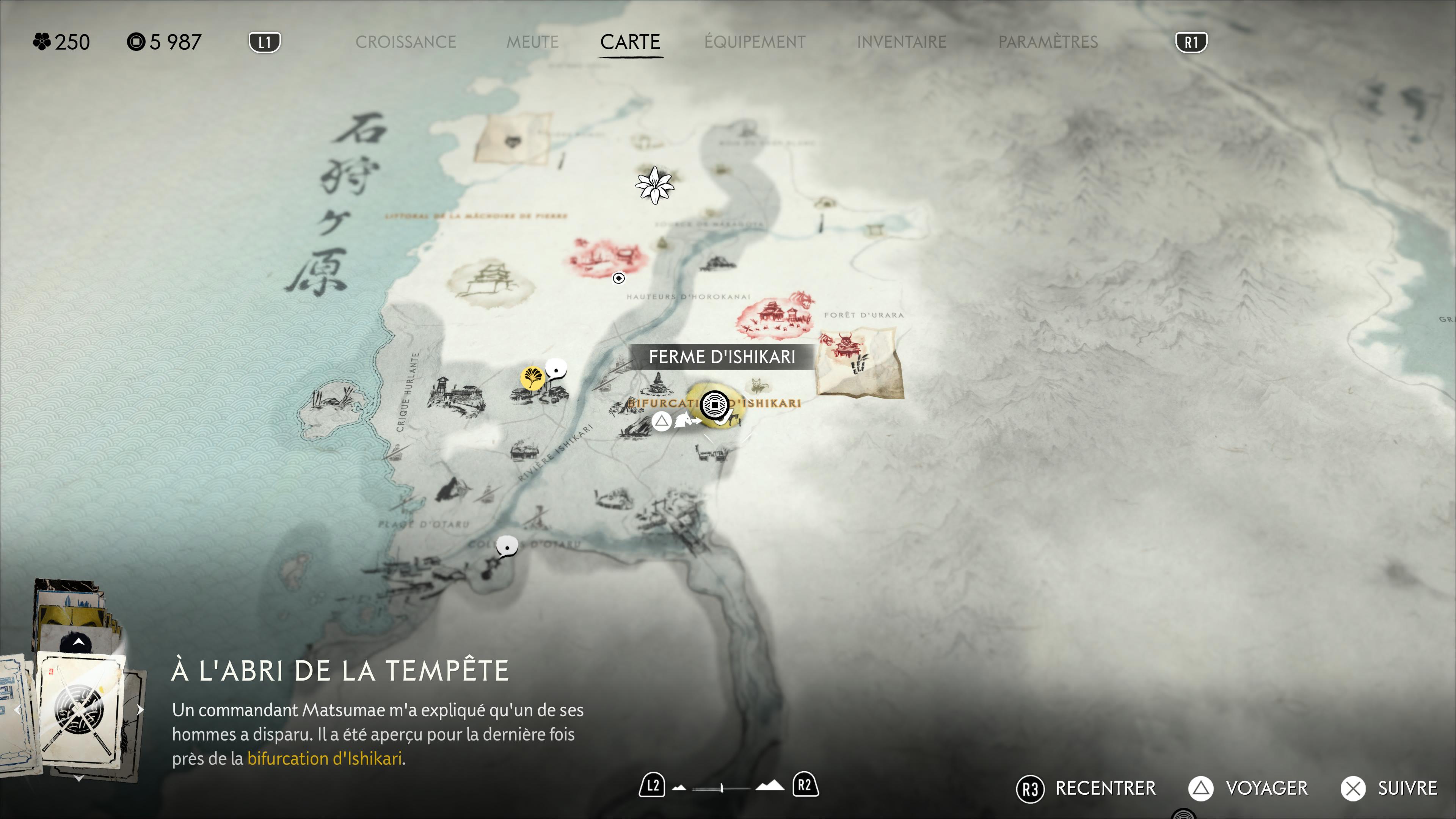This screenshot has height=819, width=1456.
Task: Select the Carte tab
Action: point(630,42)
